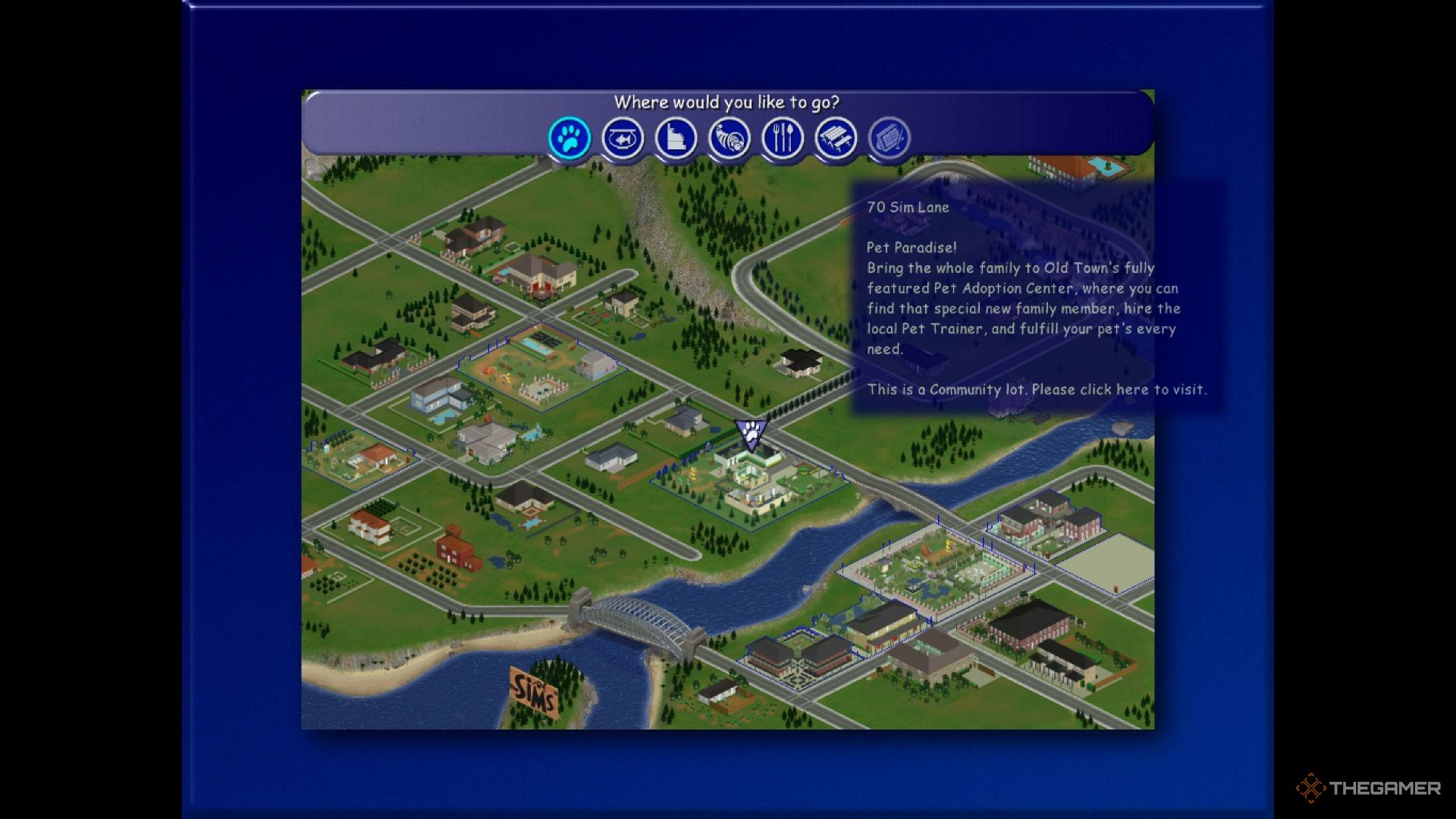Choose the fork, knife and spoon icon
Viewport: 1456px width, 819px height.
pos(782,139)
